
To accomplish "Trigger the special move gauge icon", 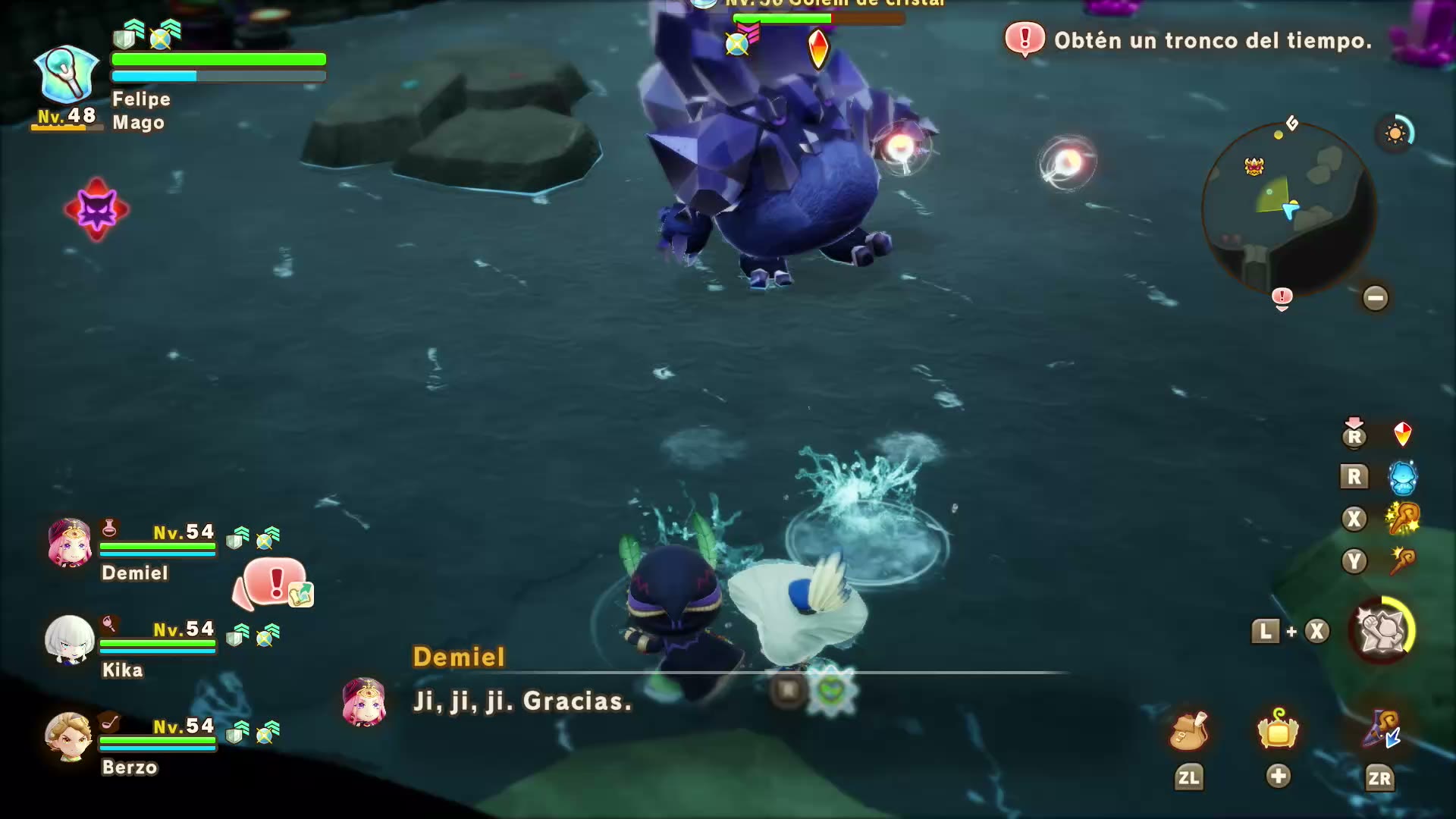I will click(x=1382, y=631).
